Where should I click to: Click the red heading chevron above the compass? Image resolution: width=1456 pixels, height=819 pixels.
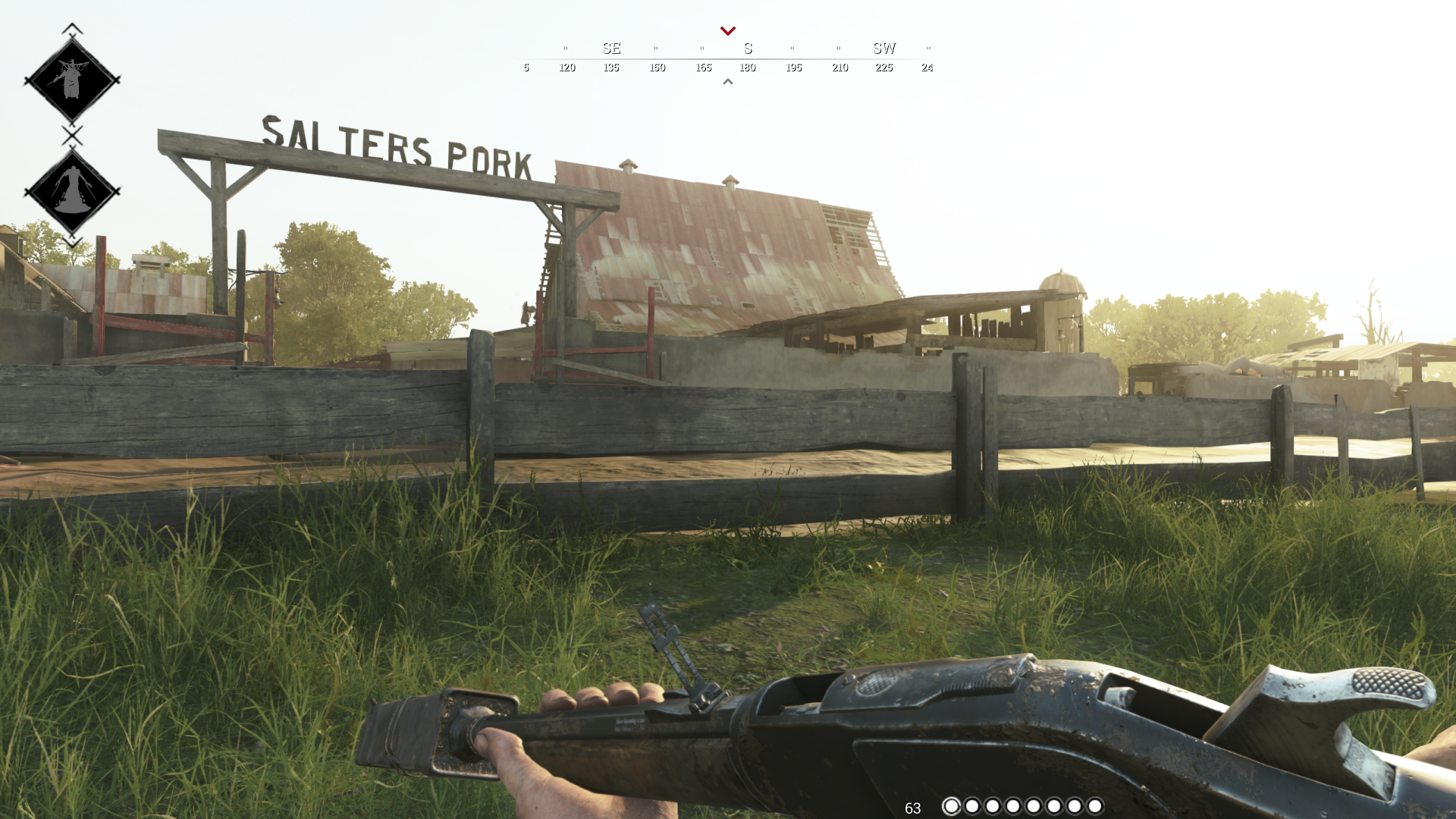pyautogui.click(x=728, y=30)
